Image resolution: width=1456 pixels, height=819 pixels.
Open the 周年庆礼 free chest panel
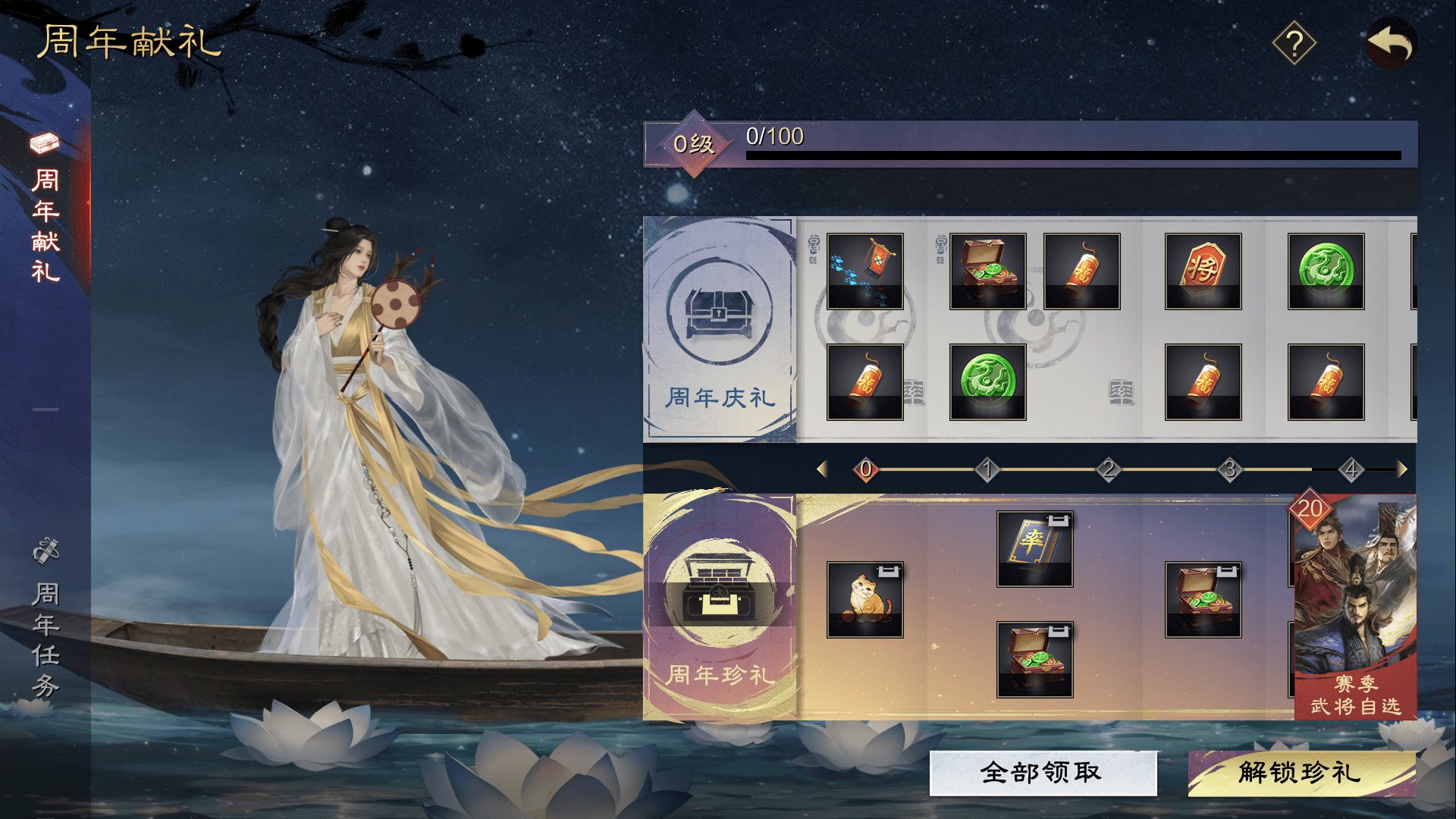pyautogui.click(x=719, y=330)
